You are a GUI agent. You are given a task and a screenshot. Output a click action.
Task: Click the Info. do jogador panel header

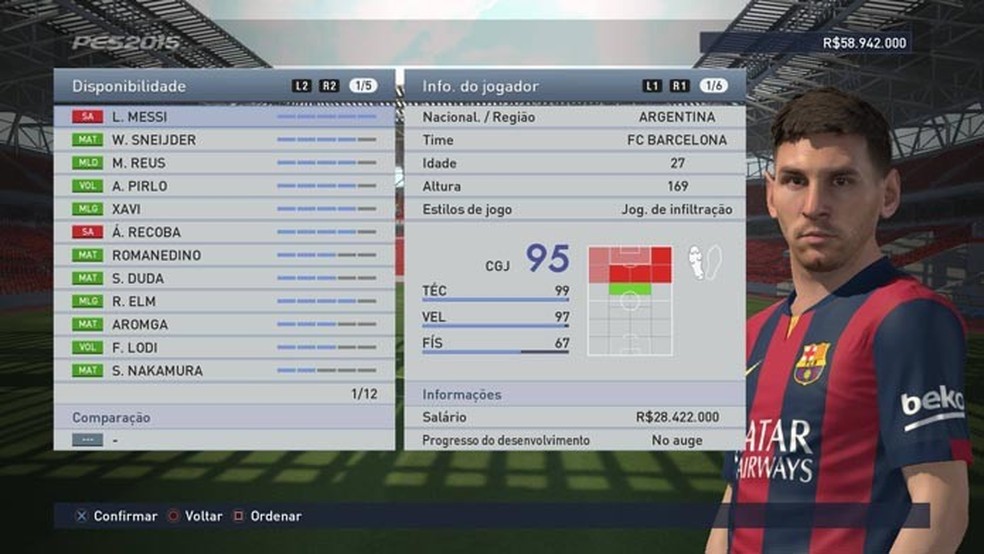(x=574, y=86)
